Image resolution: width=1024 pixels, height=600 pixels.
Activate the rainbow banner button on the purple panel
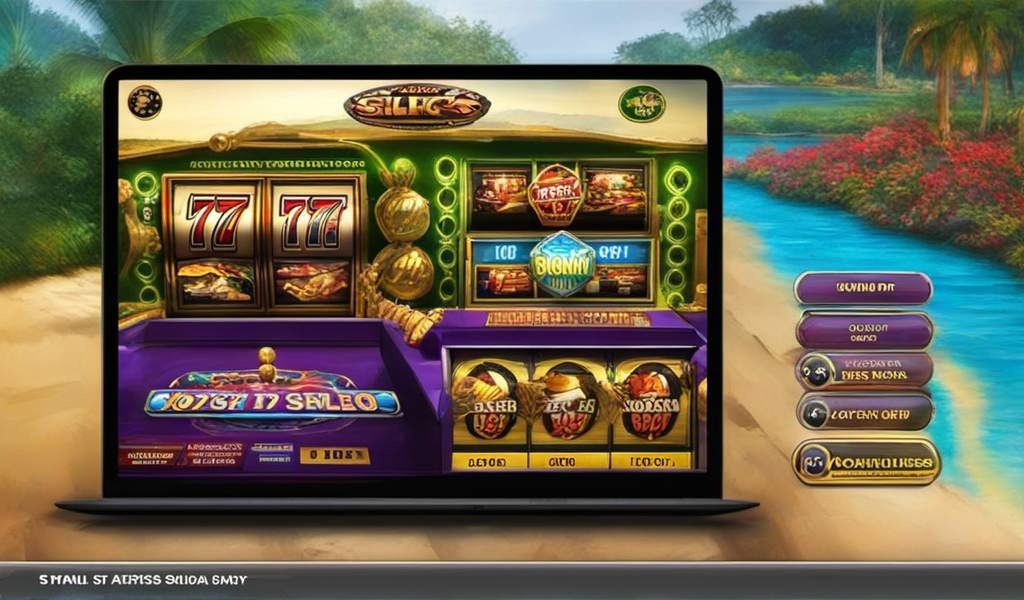(272, 402)
